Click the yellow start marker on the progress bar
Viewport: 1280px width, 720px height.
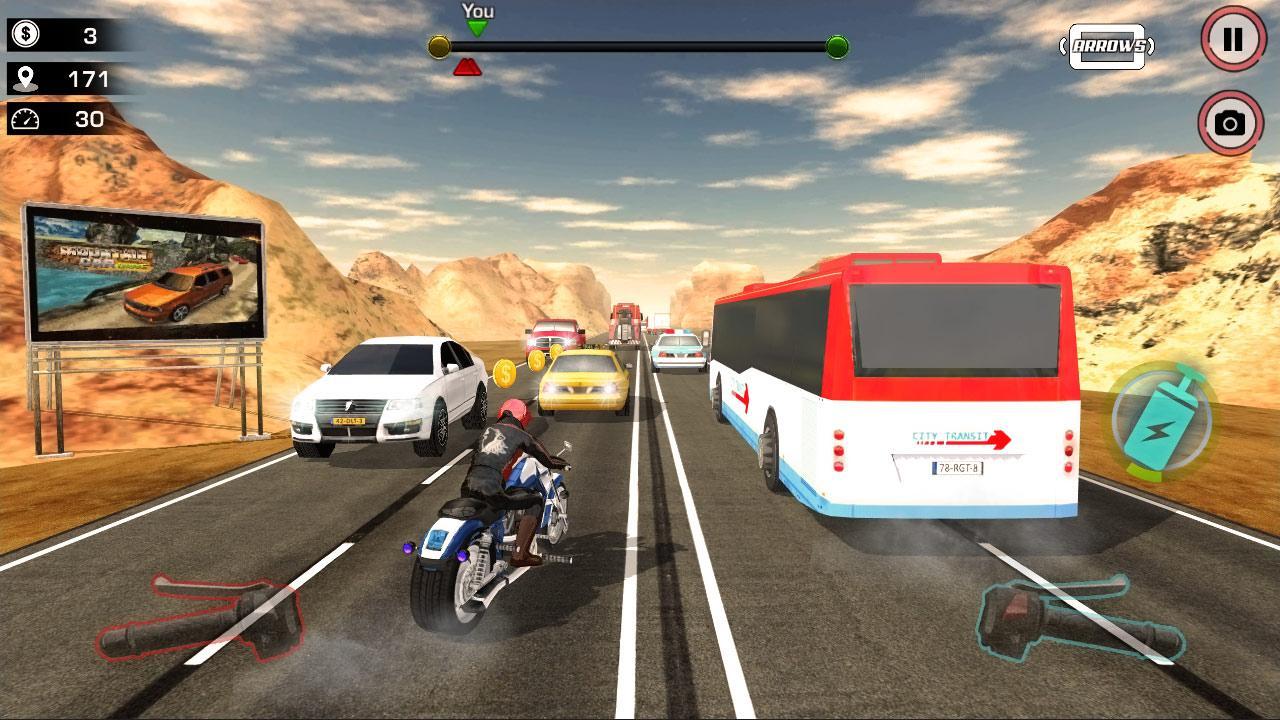pos(437,44)
